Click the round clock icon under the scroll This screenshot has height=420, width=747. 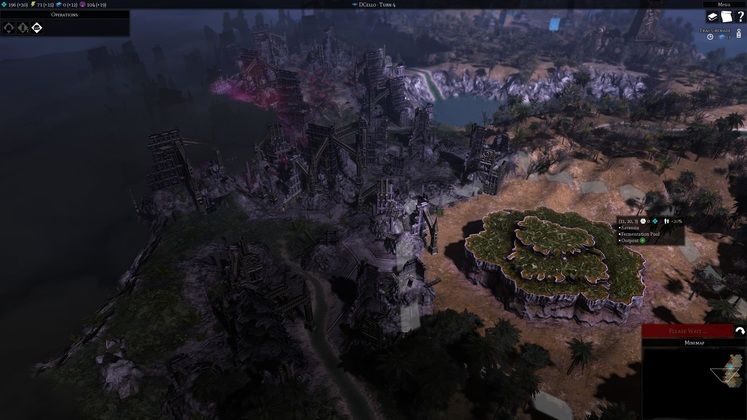pyautogui.click(x=710, y=37)
